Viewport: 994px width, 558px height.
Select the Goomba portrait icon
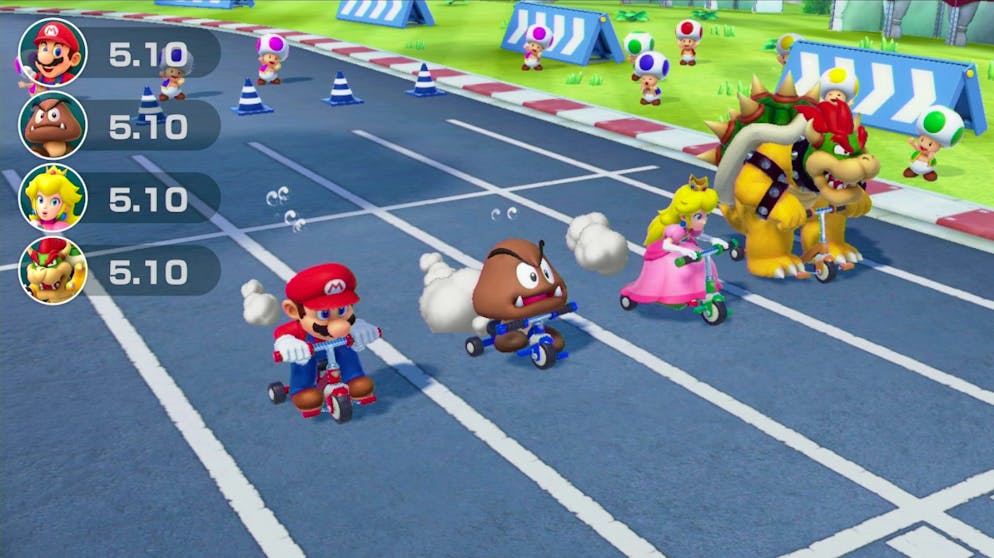53,125
